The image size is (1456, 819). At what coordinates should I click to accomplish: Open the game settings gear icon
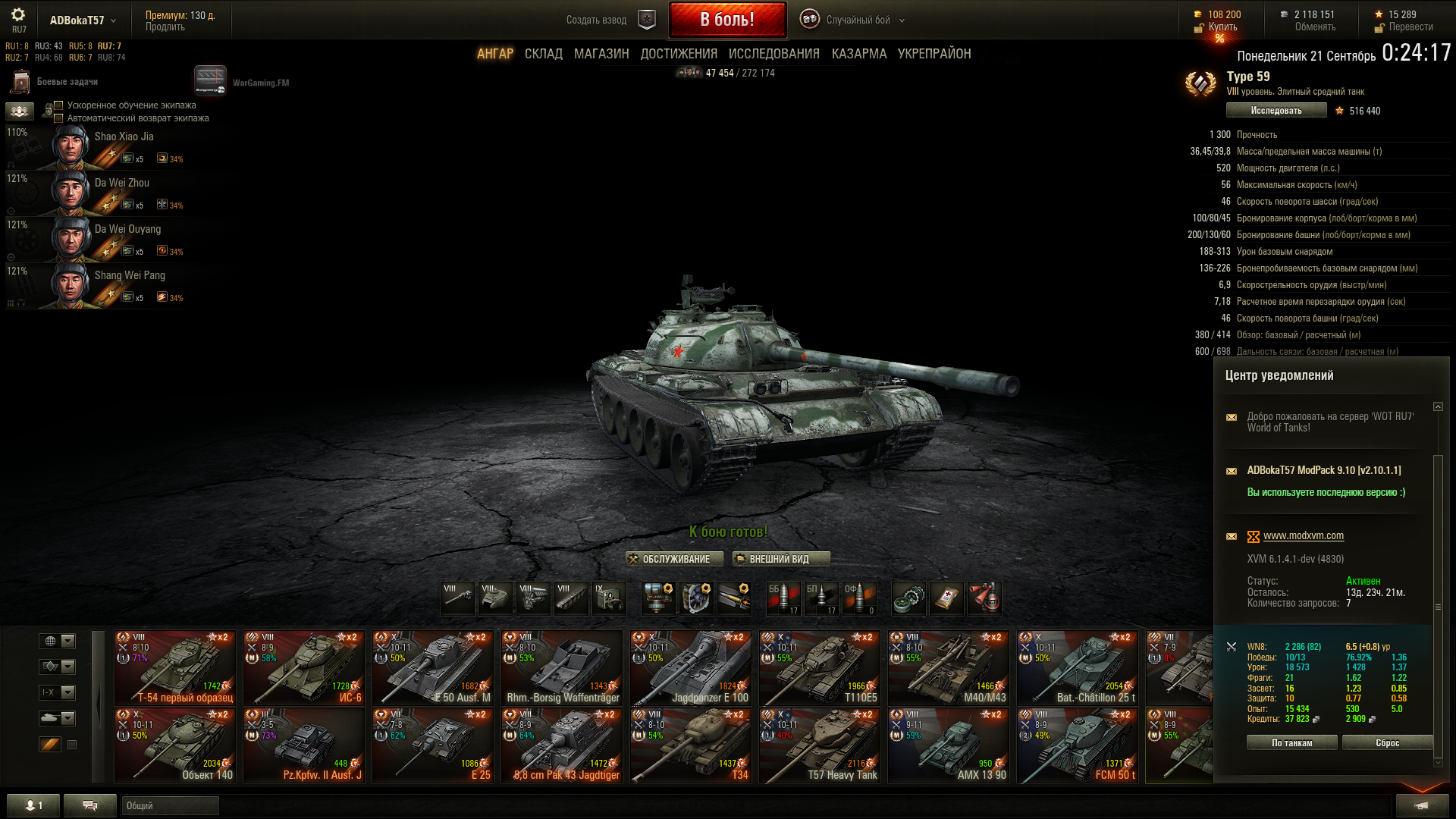tap(18, 15)
